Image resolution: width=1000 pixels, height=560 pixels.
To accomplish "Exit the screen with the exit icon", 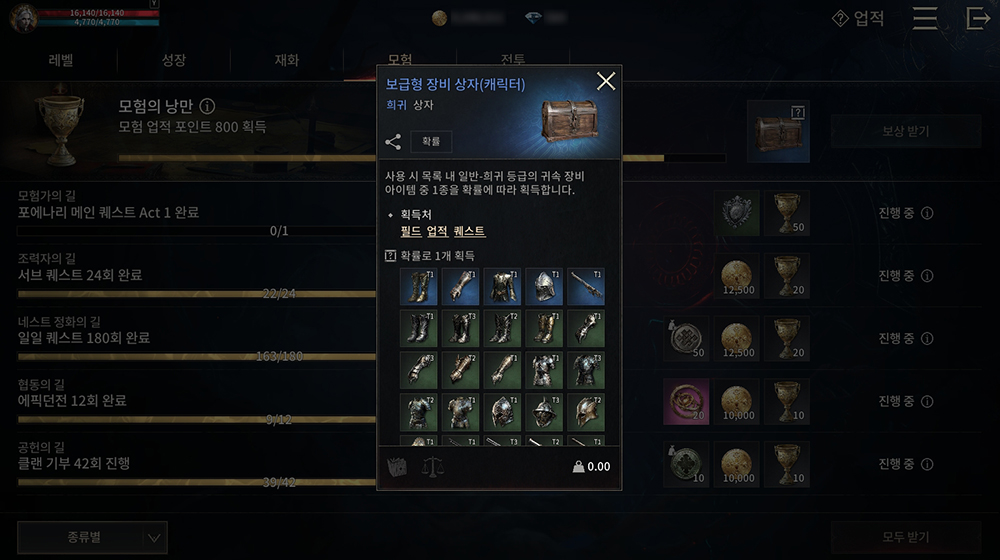I will click(x=978, y=19).
